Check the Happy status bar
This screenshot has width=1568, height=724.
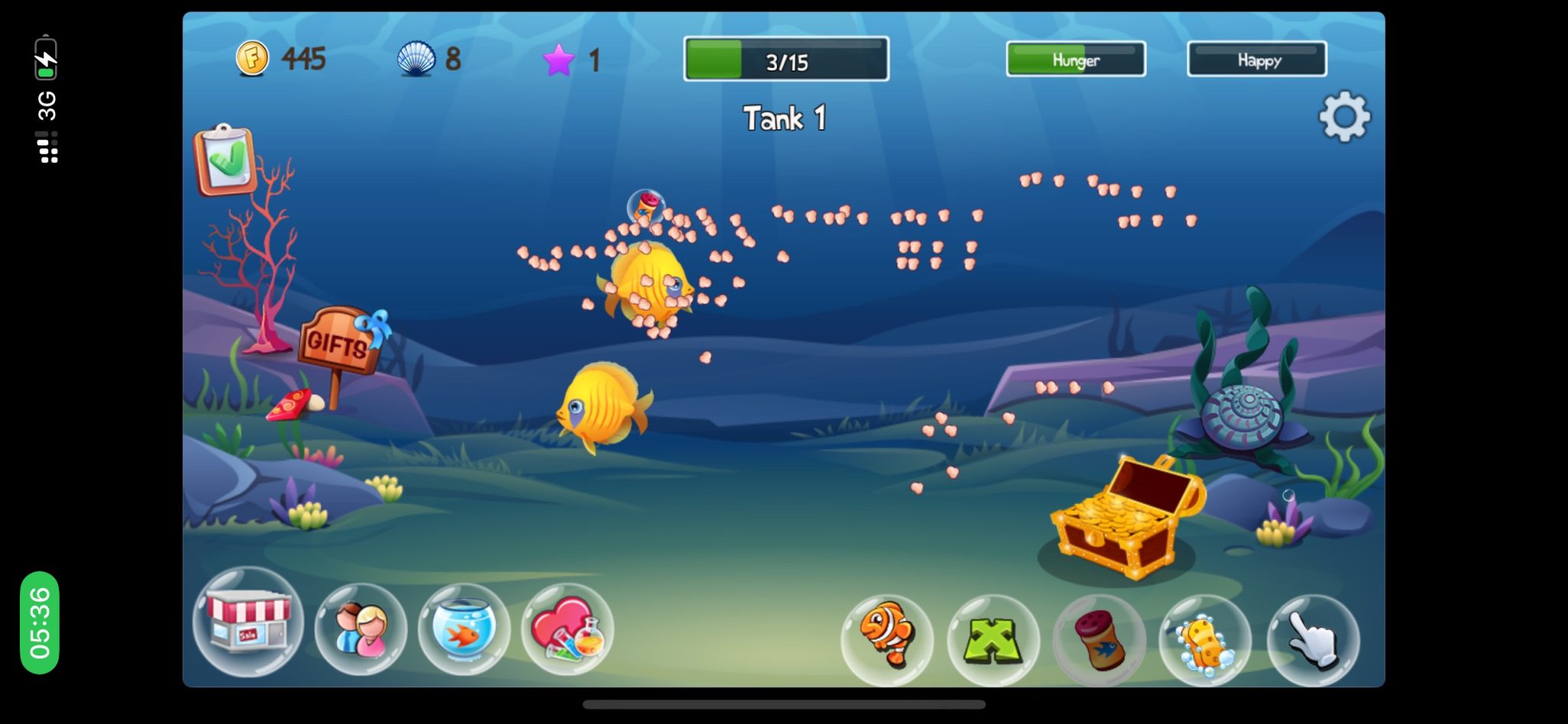[x=1256, y=59]
